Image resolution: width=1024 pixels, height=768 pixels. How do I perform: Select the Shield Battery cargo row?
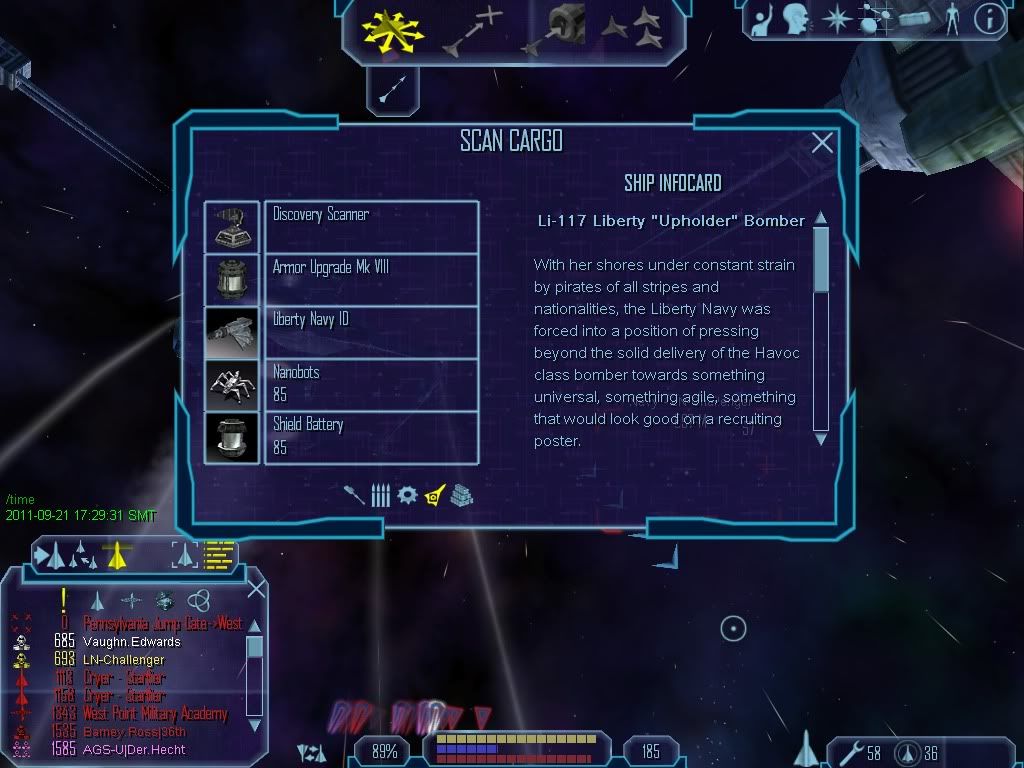(370, 437)
